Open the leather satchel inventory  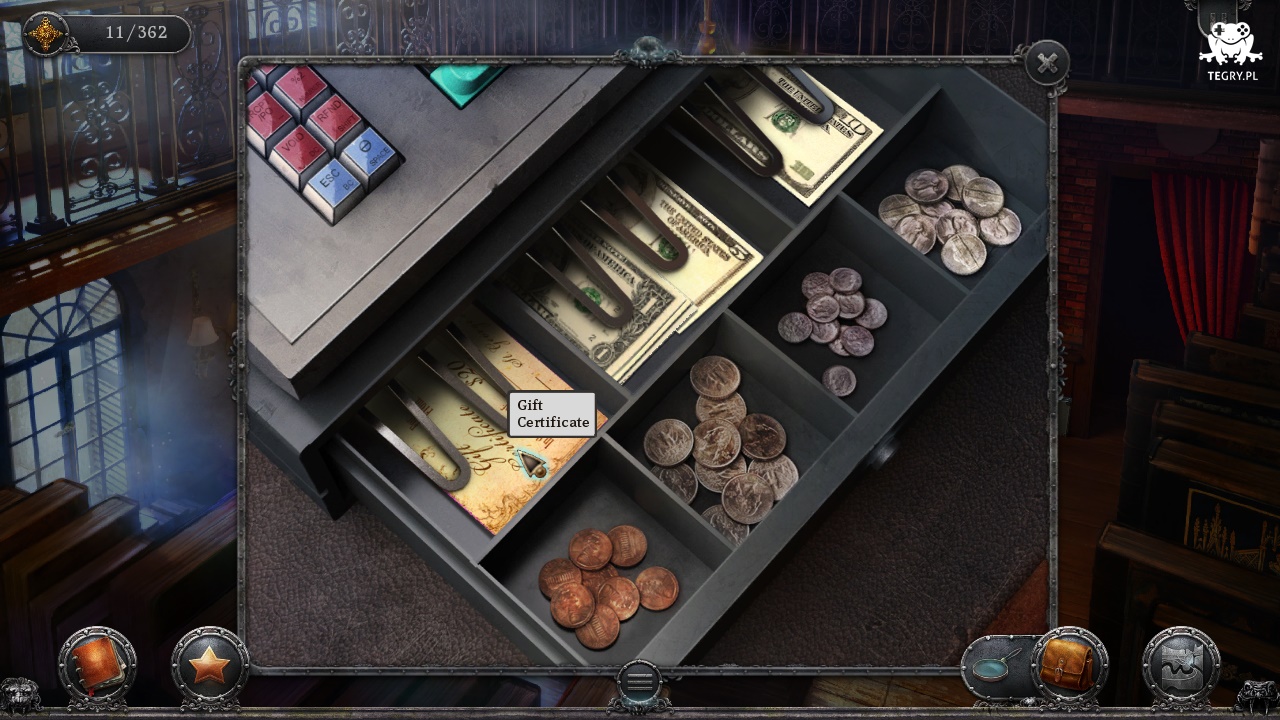click(x=1069, y=663)
